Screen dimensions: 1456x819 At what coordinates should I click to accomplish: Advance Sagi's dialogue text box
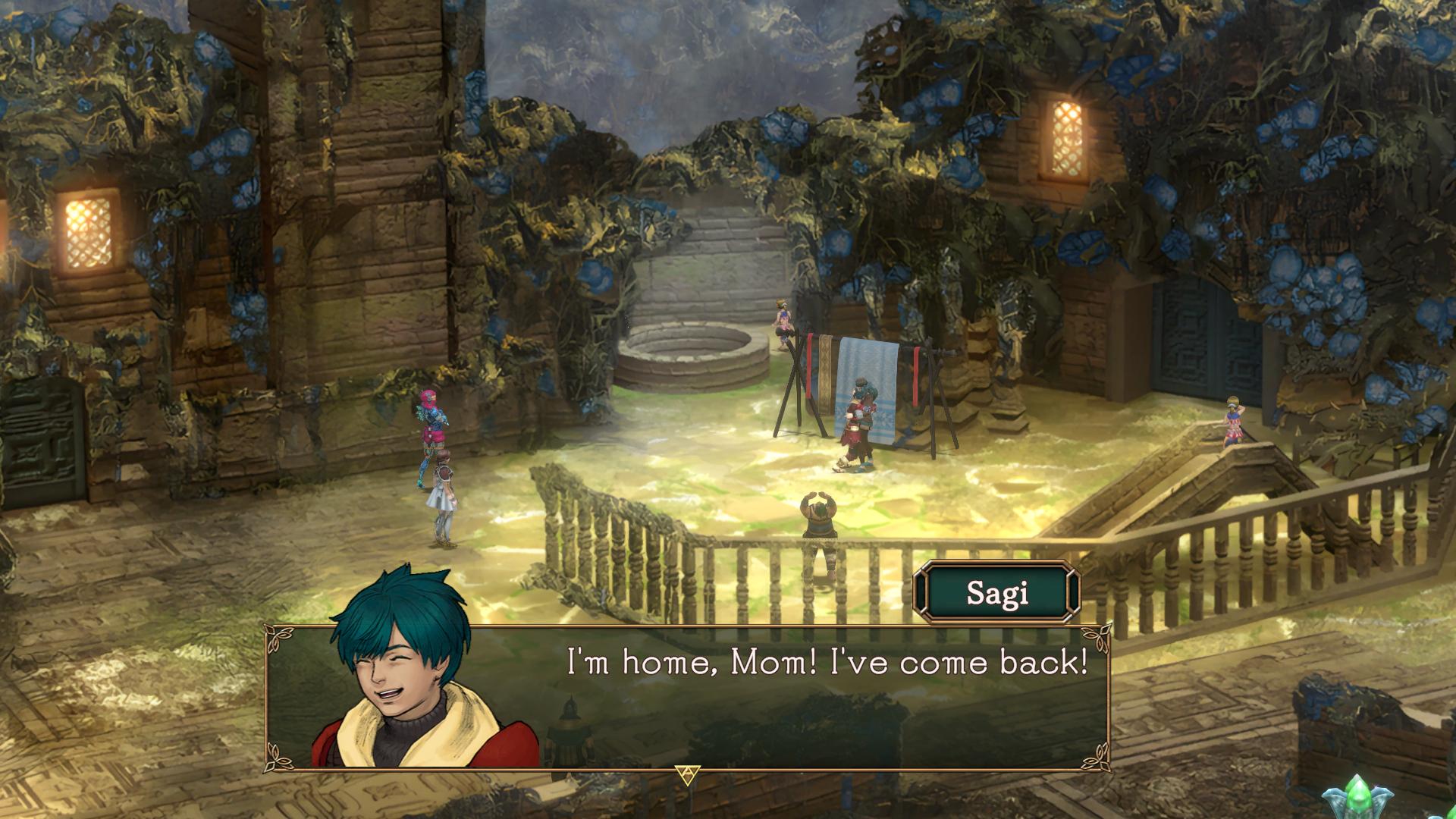[x=687, y=774]
